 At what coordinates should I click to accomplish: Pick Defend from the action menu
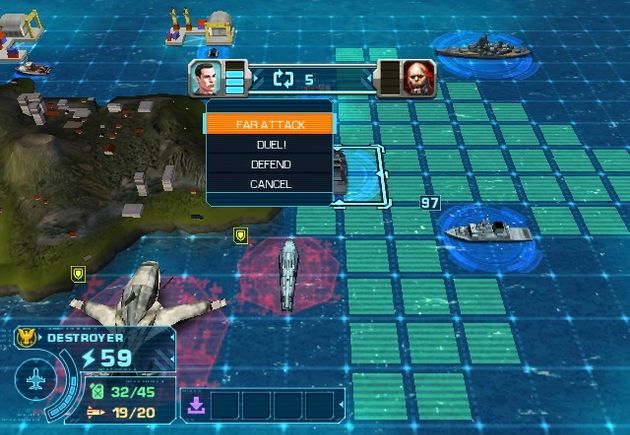coord(268,164)
